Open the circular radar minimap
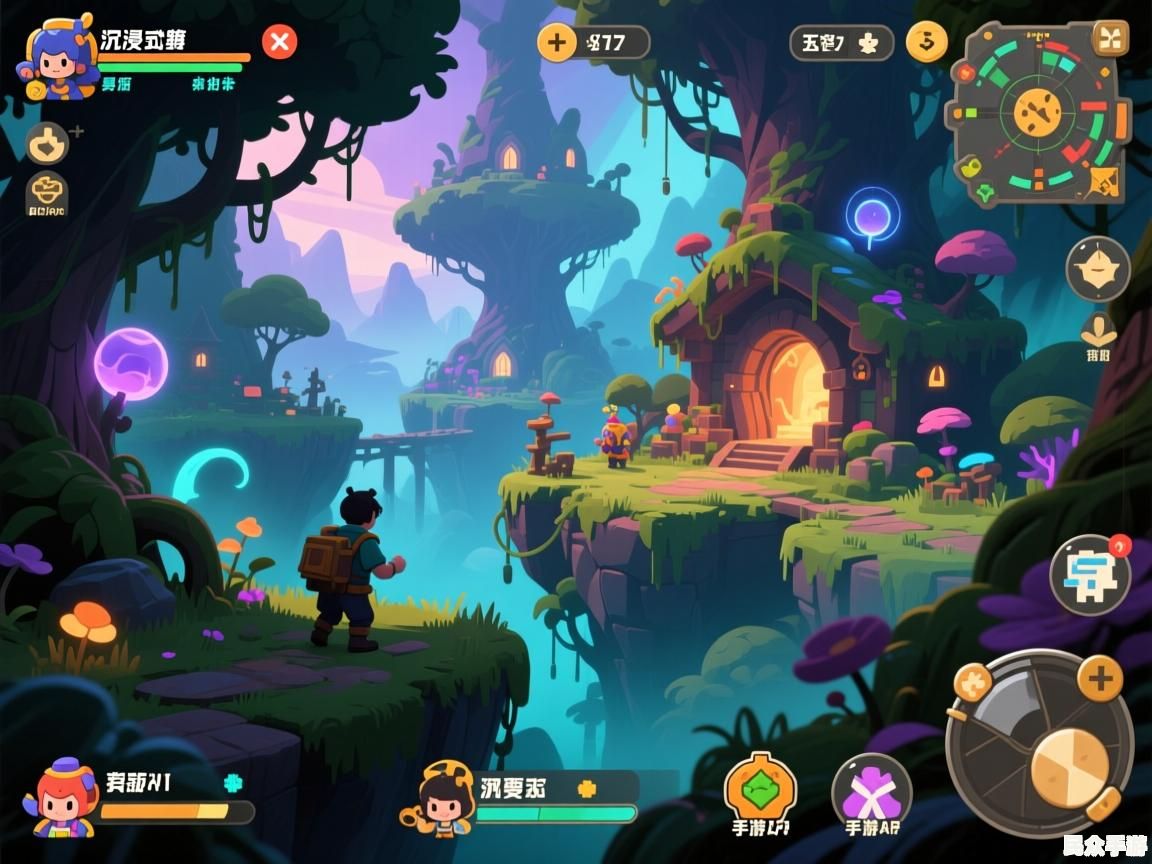This screenshot has width=1152, height=864. tap(1039, 112)
